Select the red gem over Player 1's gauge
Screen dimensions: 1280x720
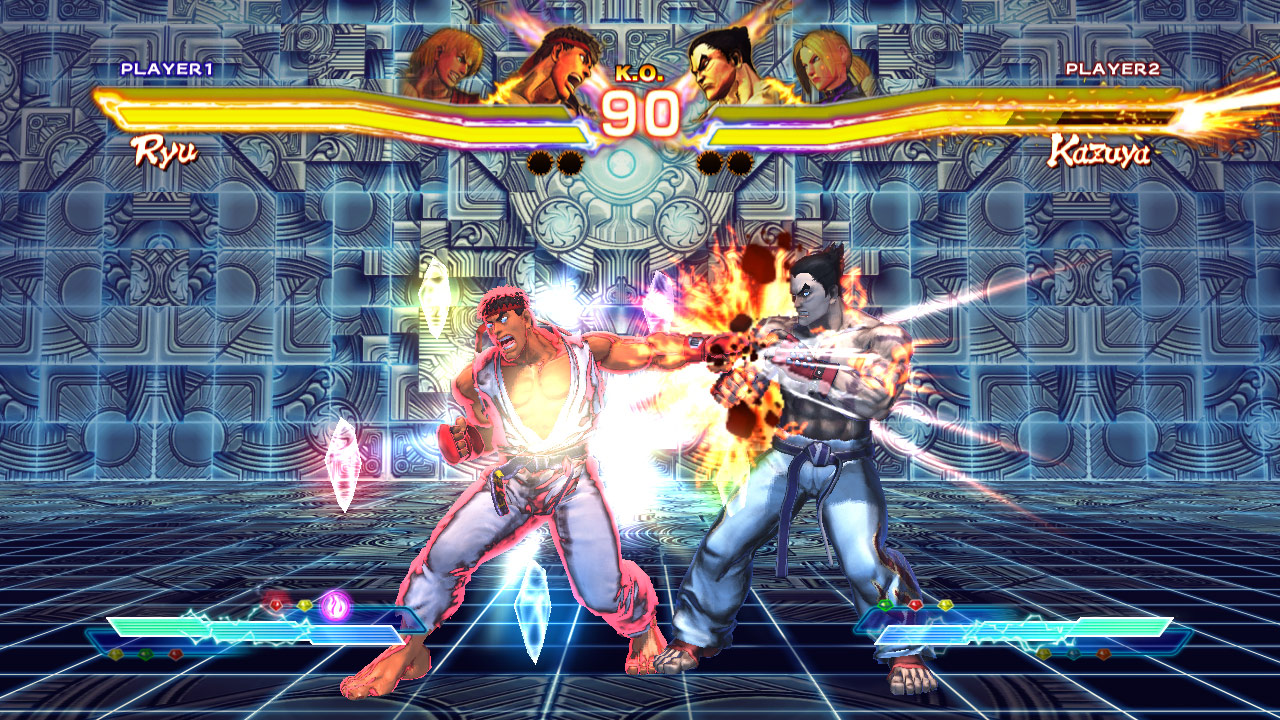[275, 604]
